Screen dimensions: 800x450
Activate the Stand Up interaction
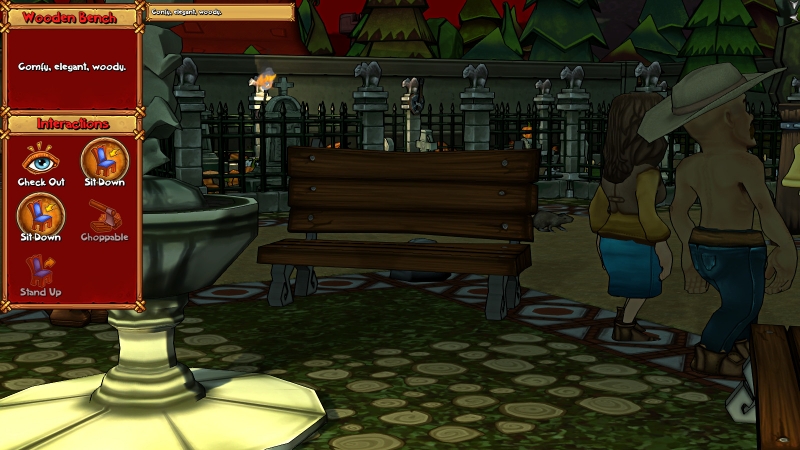click(41, 270)
